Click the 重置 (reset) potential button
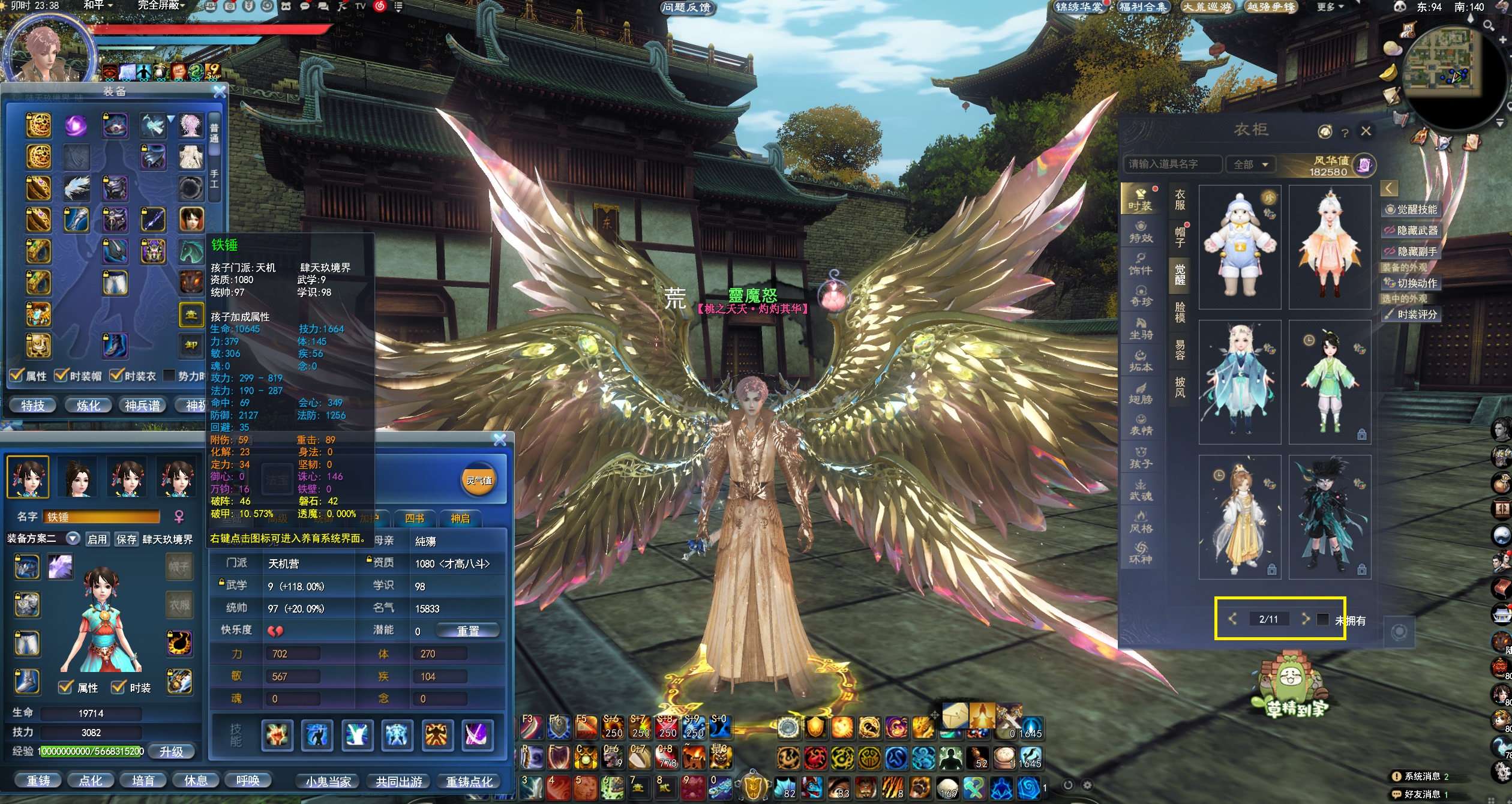The height and width of the screenshot is (804, 1512). [467, 631]
